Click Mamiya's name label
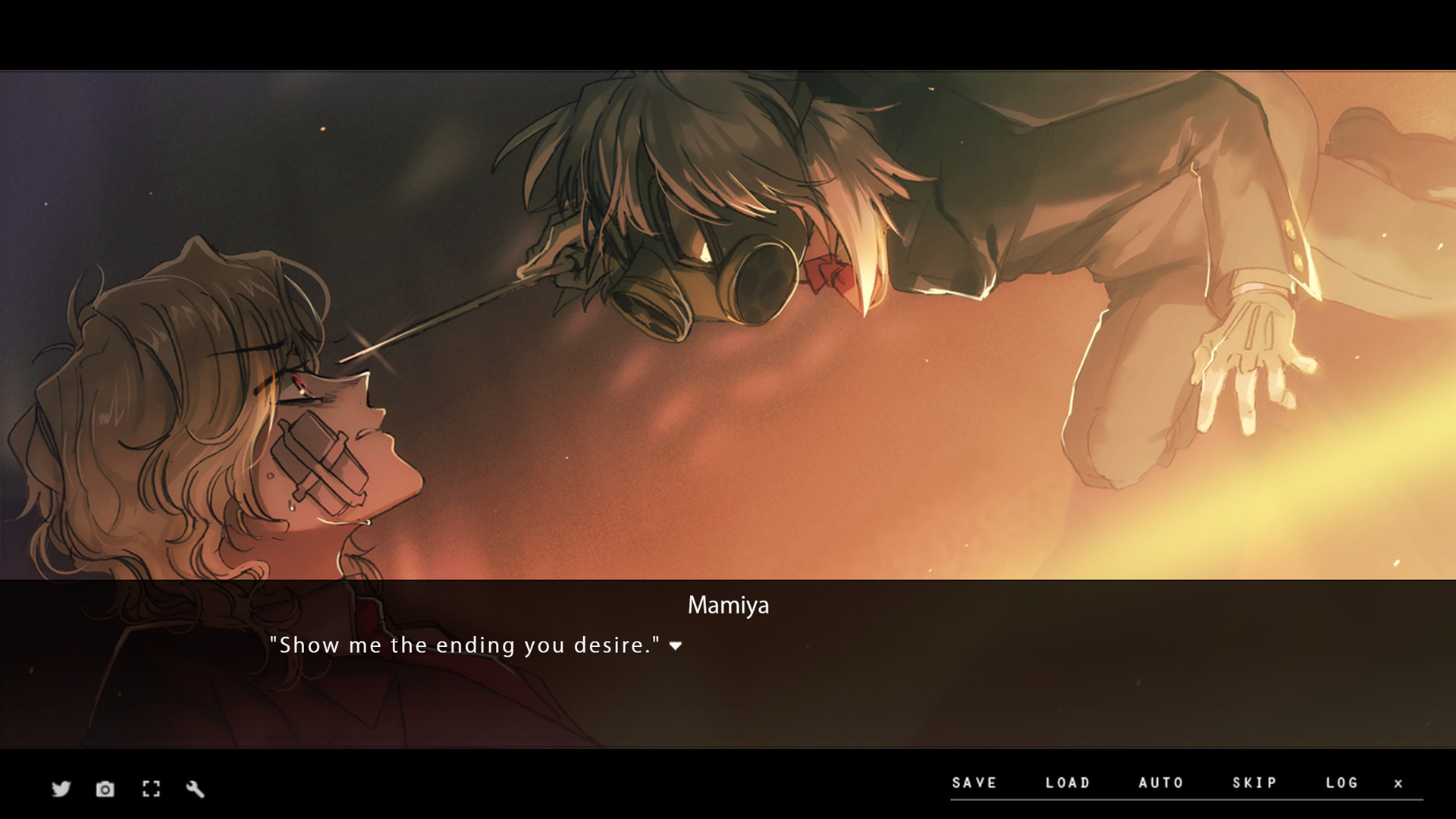The image size is (1456, 819). pyautogui.click(x=728, y=605)
